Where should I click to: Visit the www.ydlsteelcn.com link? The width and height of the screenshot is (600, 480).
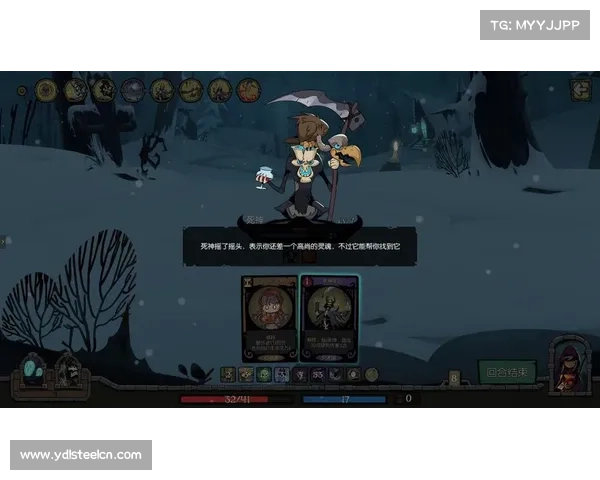(x=80, y=455)
